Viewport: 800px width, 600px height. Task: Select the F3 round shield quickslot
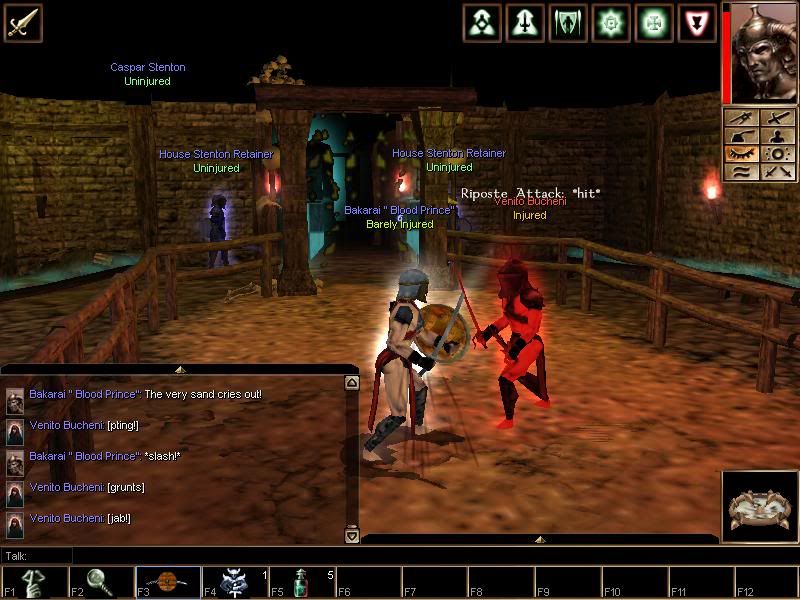167,583
